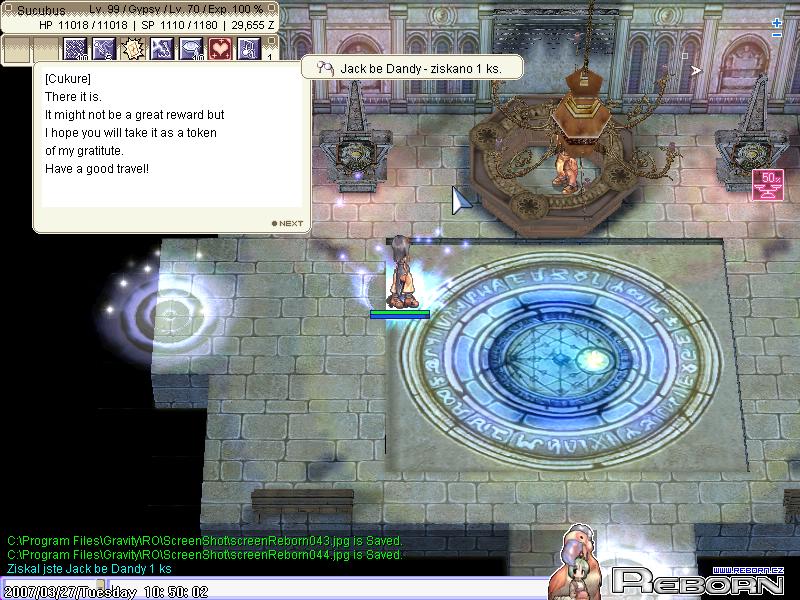Click the 50% overweight status icon
Screen dimensions: 800x600
[x=769, y=183]
